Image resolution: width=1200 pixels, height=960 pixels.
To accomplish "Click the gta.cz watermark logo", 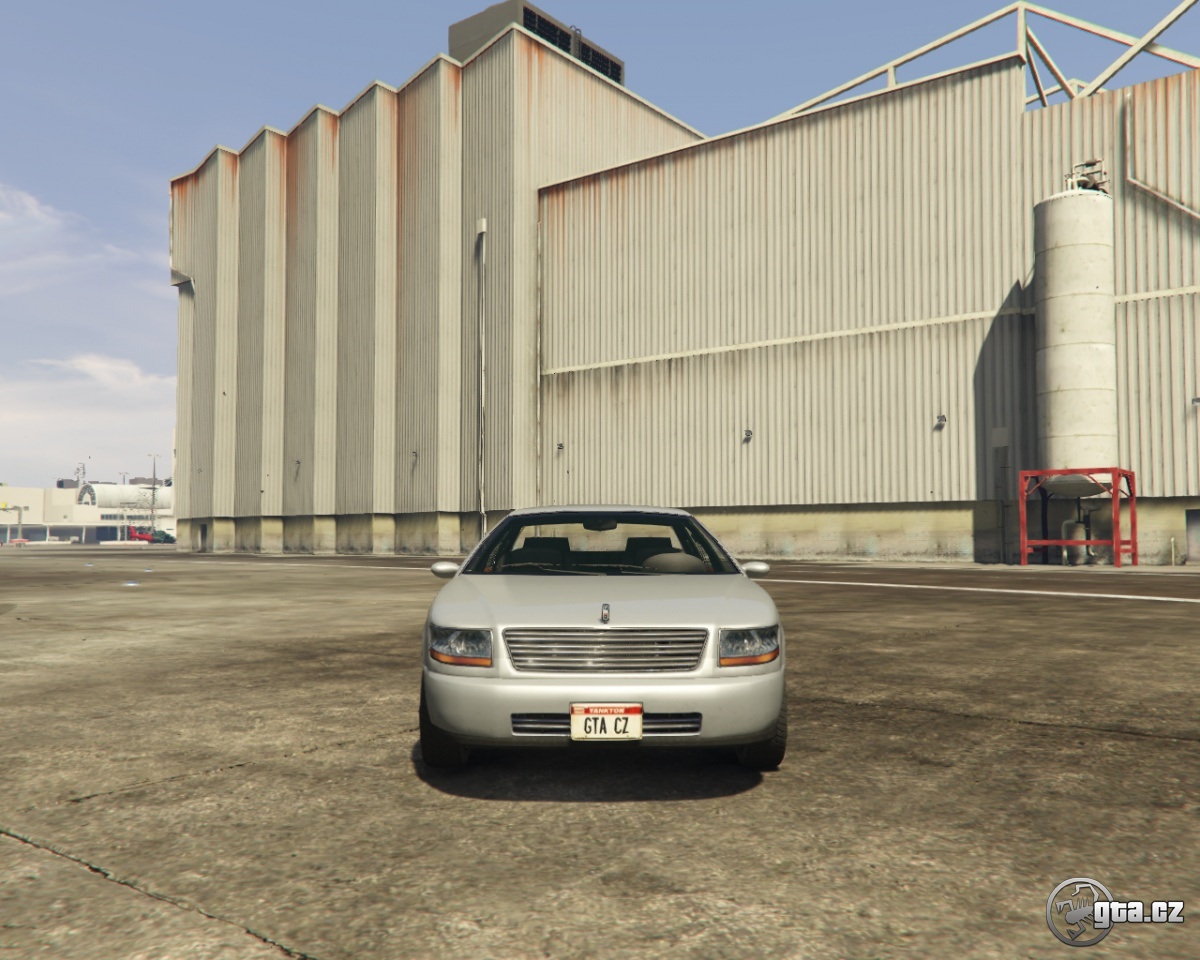I will [x=1114, y=911].
